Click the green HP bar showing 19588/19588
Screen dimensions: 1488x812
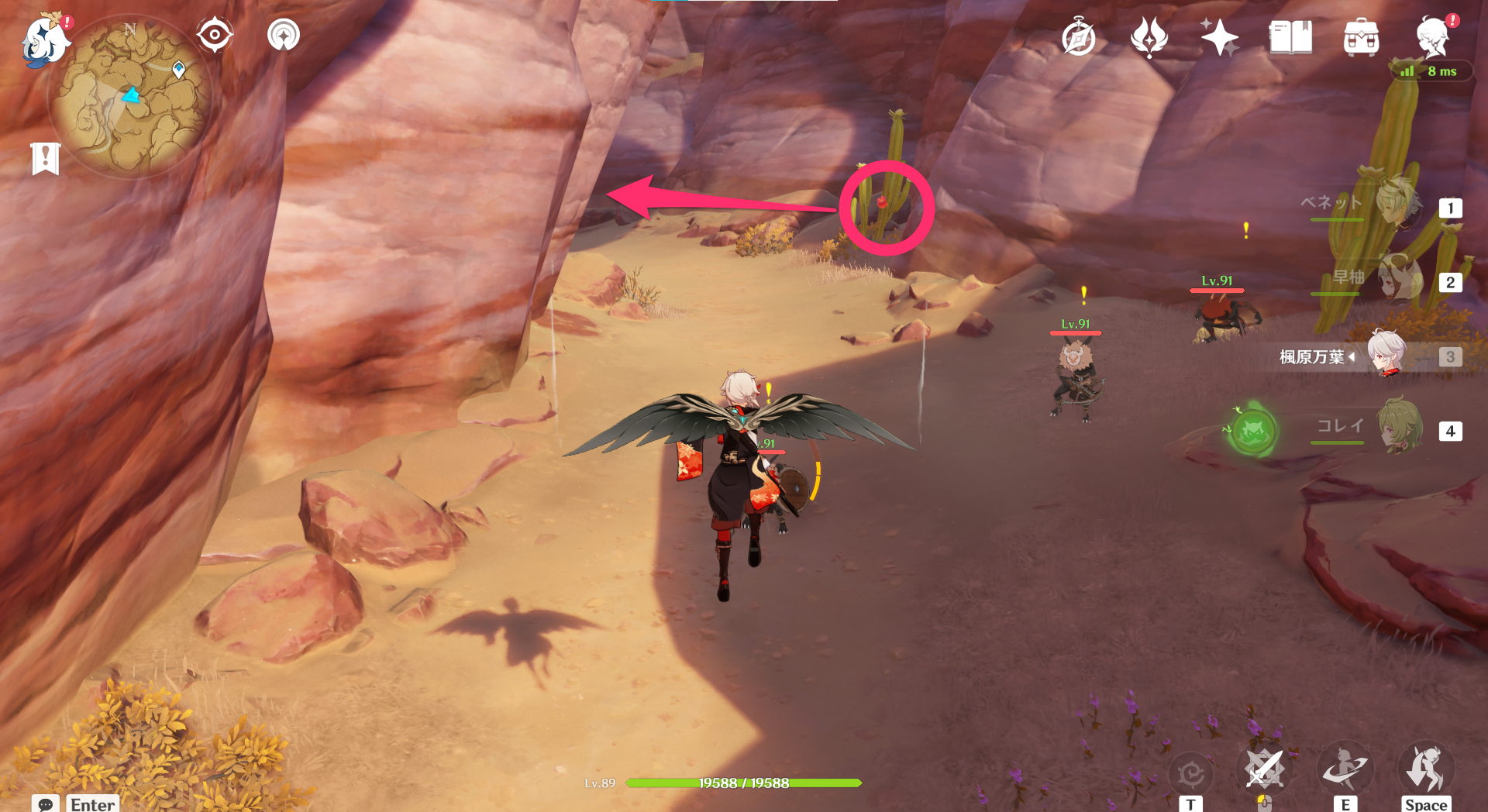pos(744,783)
